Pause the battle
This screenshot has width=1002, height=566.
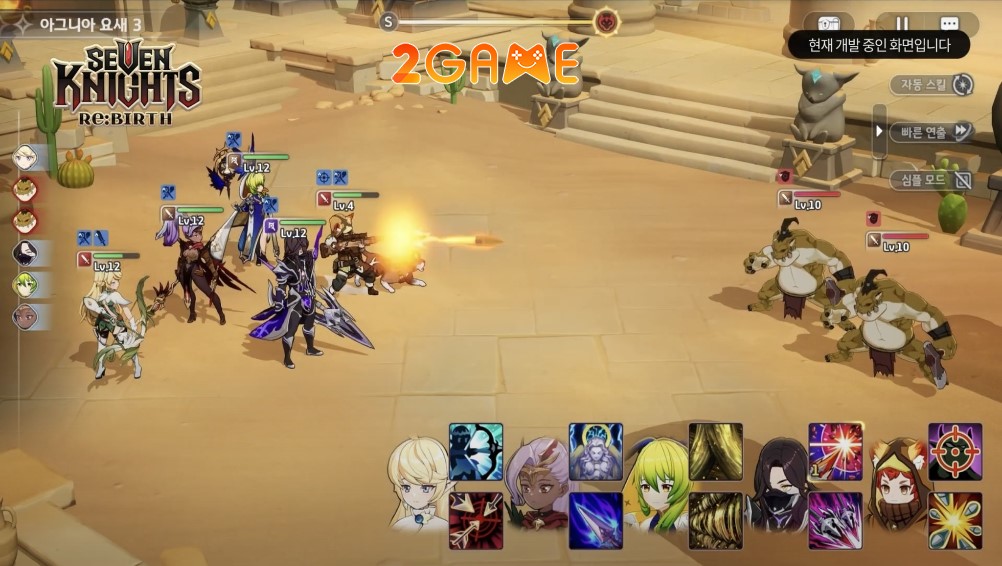(902, 24)
